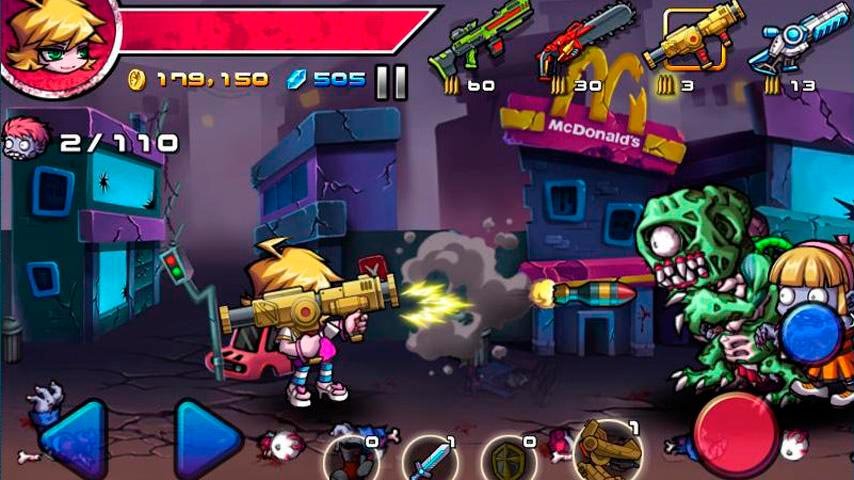
Task: Pause the game with the pause button
Action: point(391,82)
